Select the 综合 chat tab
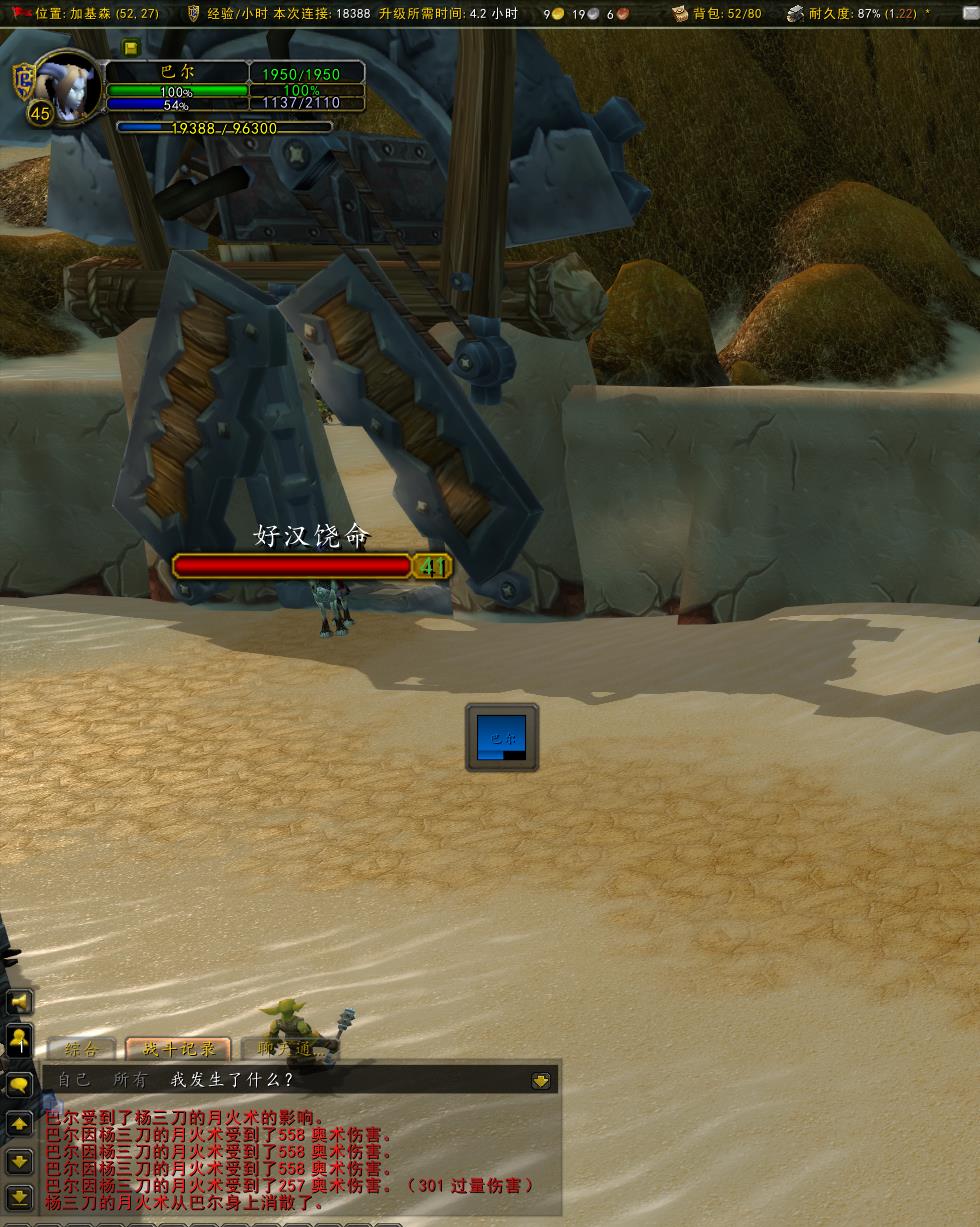 [82, 1049]
